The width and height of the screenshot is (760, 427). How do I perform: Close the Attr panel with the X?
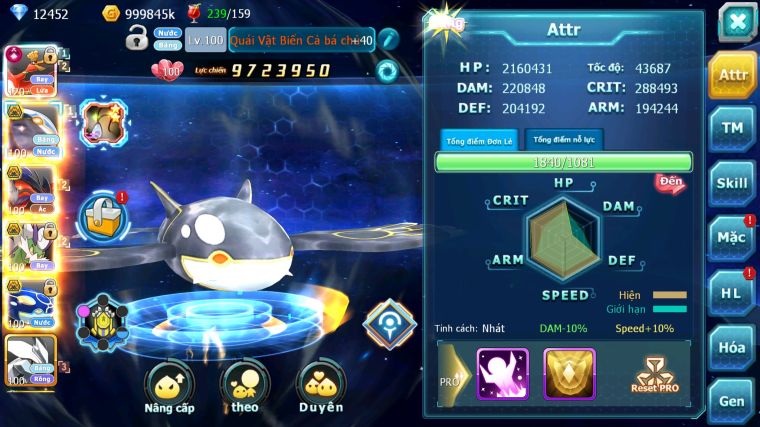736,22
